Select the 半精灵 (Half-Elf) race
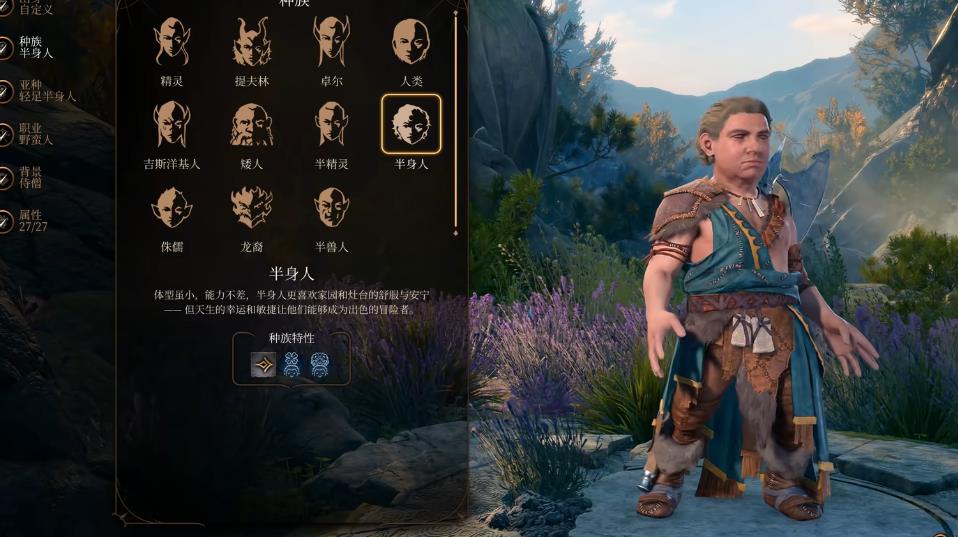Viewport: 958px width, 537px height. [x=331, y=125]
